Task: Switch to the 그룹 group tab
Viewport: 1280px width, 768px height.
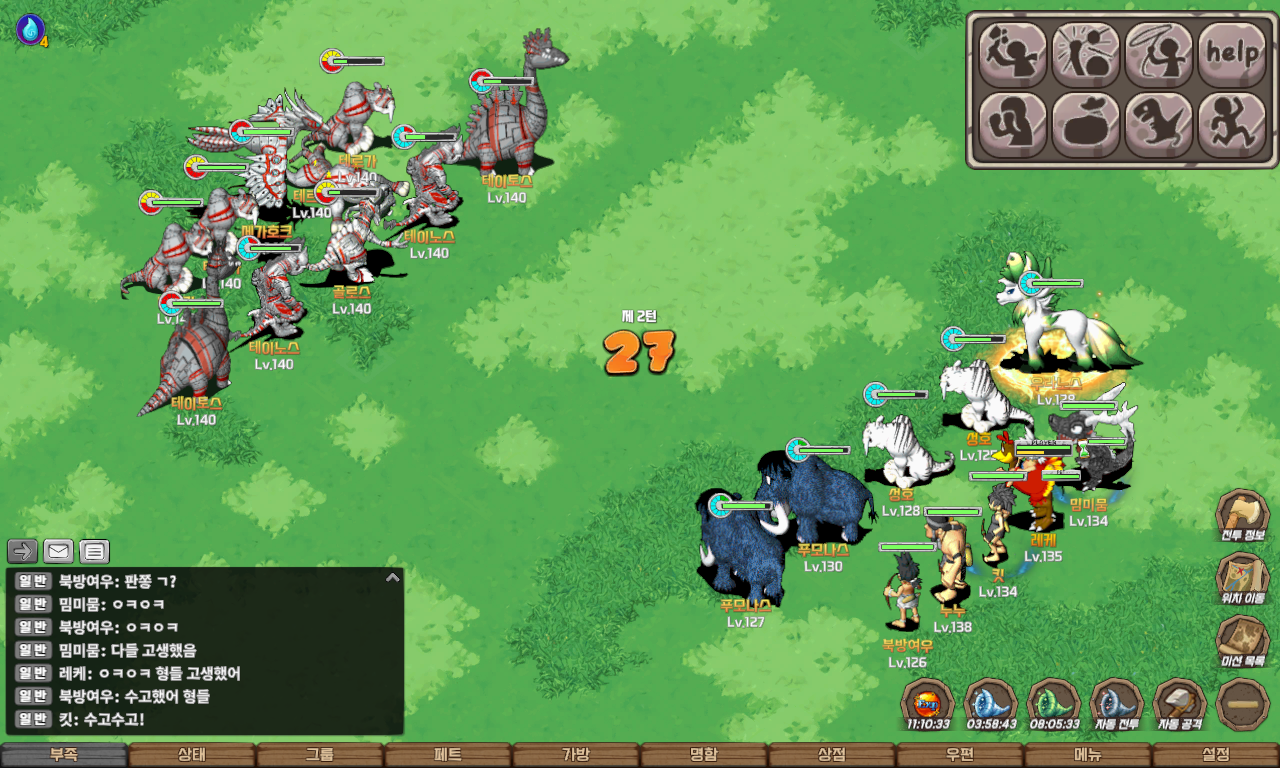Action: pos(320,755)
